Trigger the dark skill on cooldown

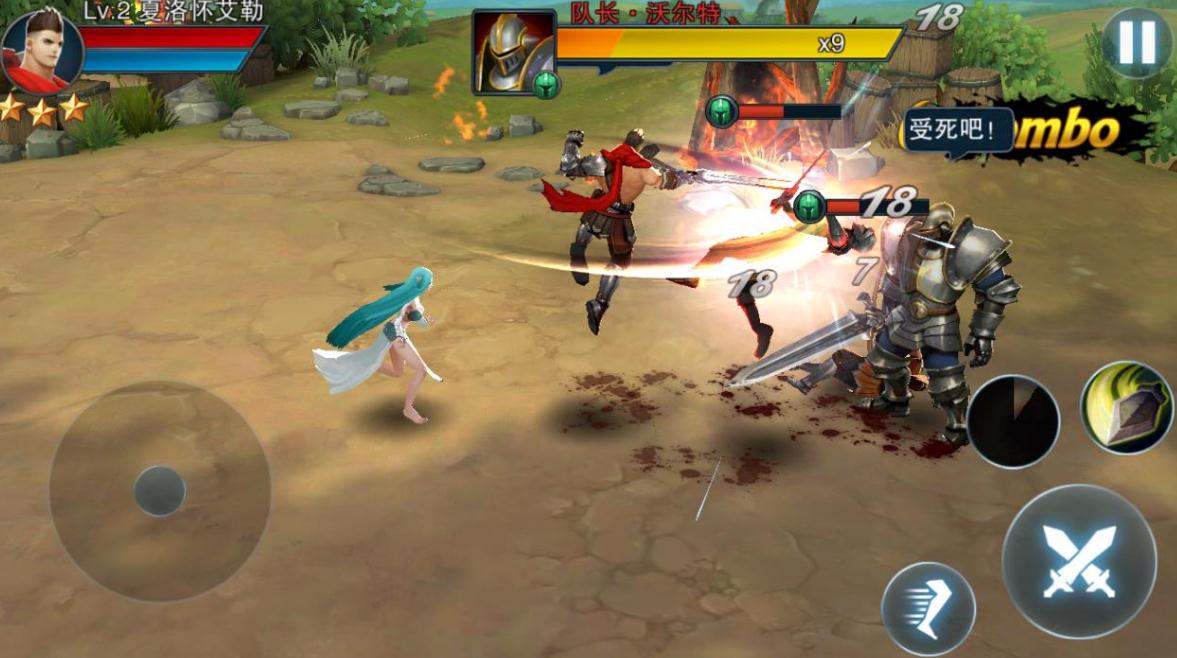1013,421
